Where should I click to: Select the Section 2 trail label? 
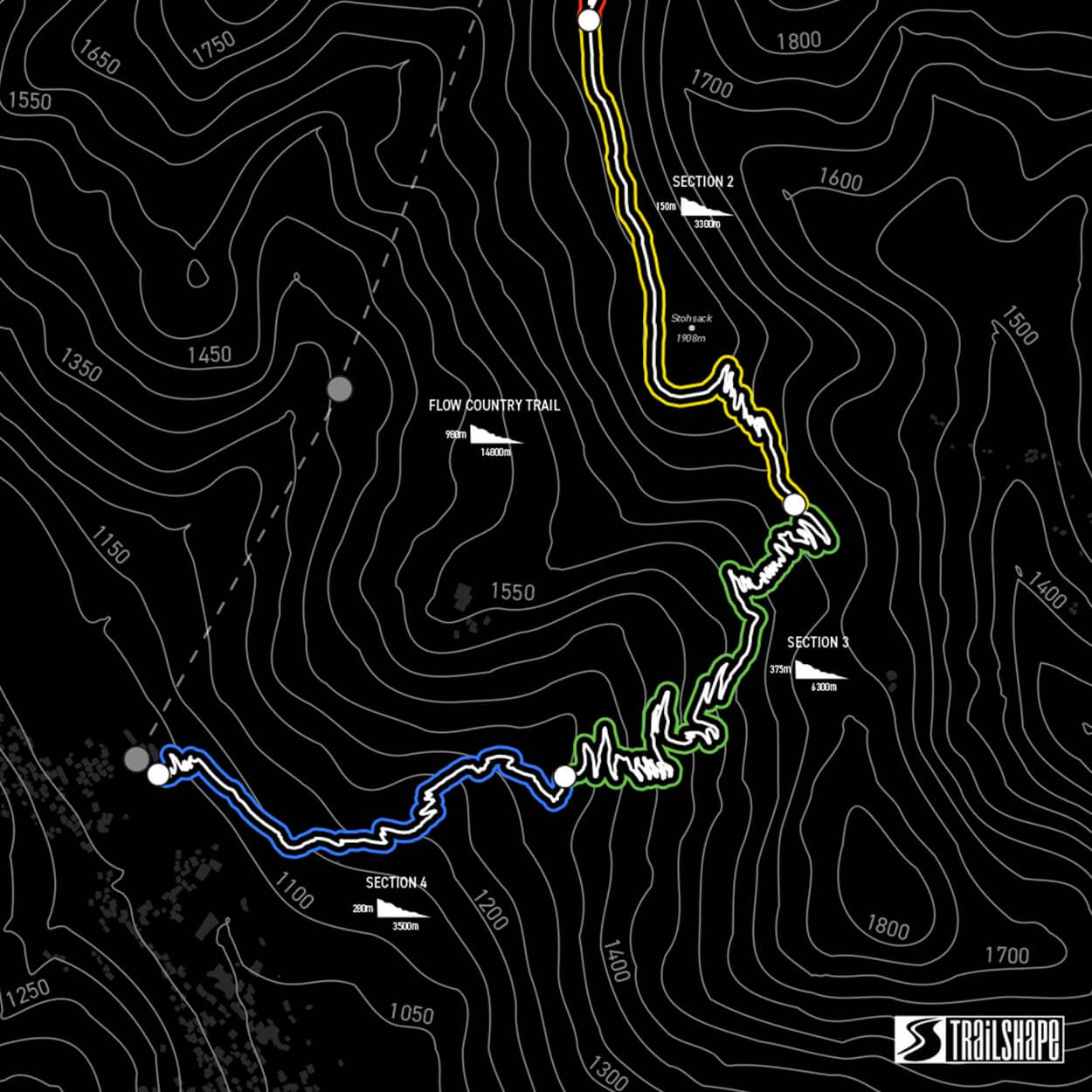702,182
